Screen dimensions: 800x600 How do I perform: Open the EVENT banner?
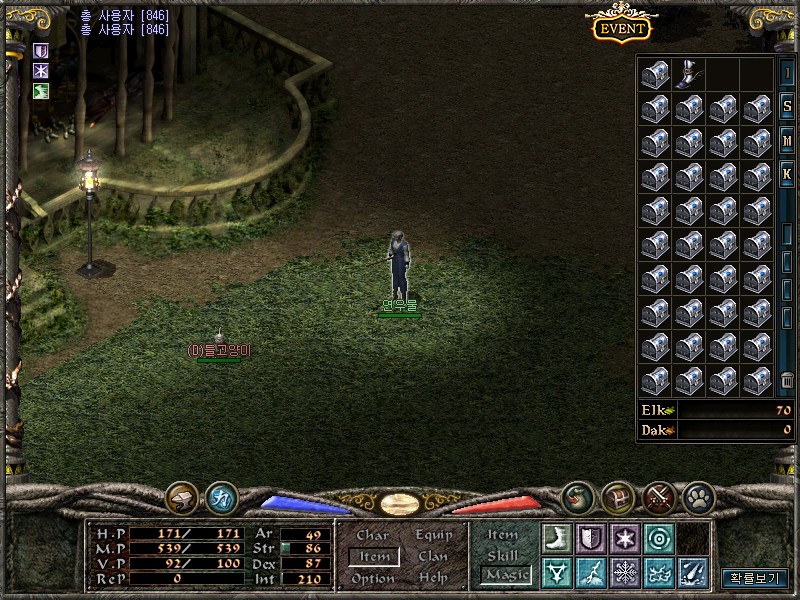622,28
